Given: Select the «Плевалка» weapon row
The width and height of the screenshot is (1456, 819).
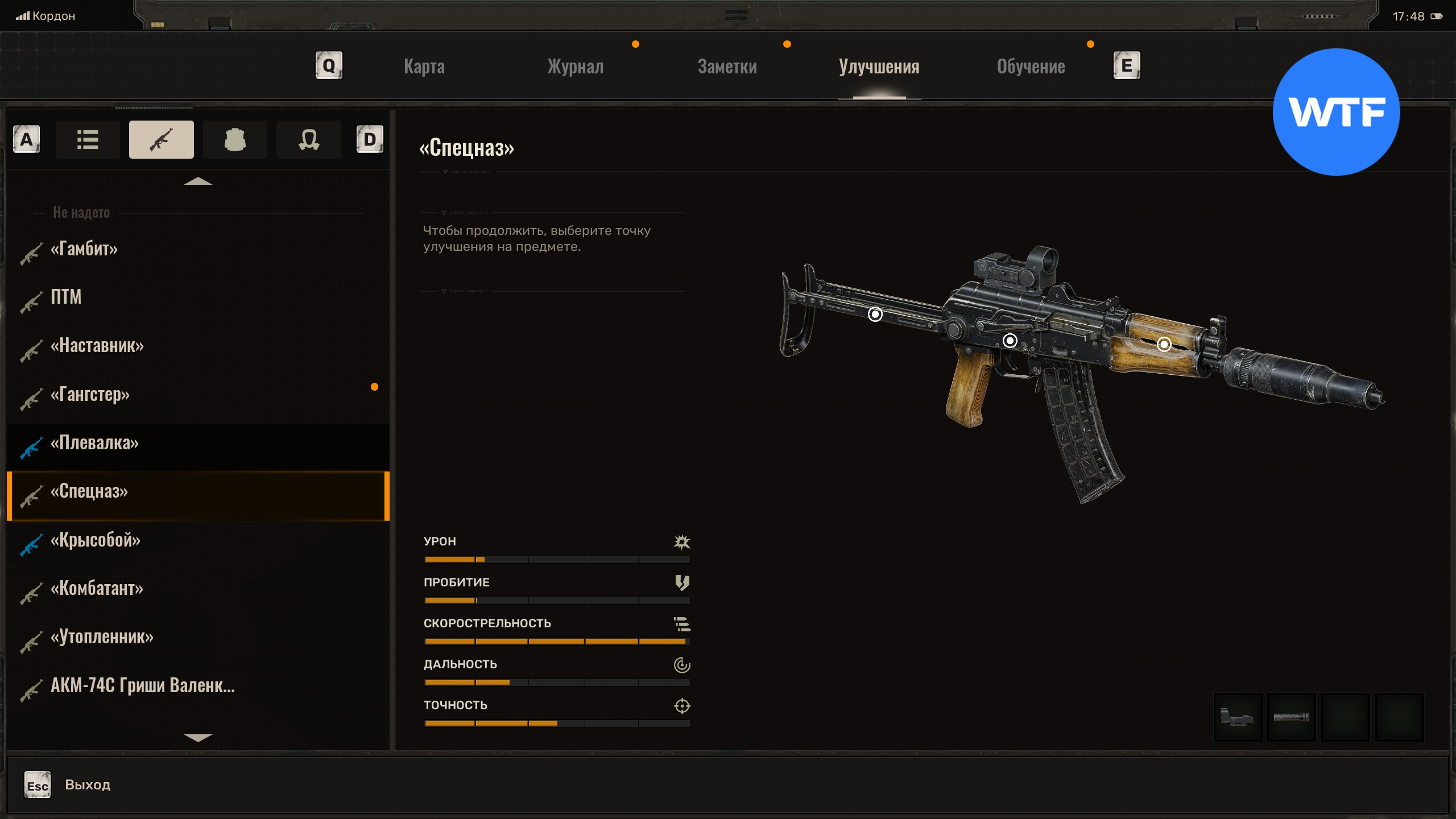Looking at the screenshot, I should [x=94, y=442].
